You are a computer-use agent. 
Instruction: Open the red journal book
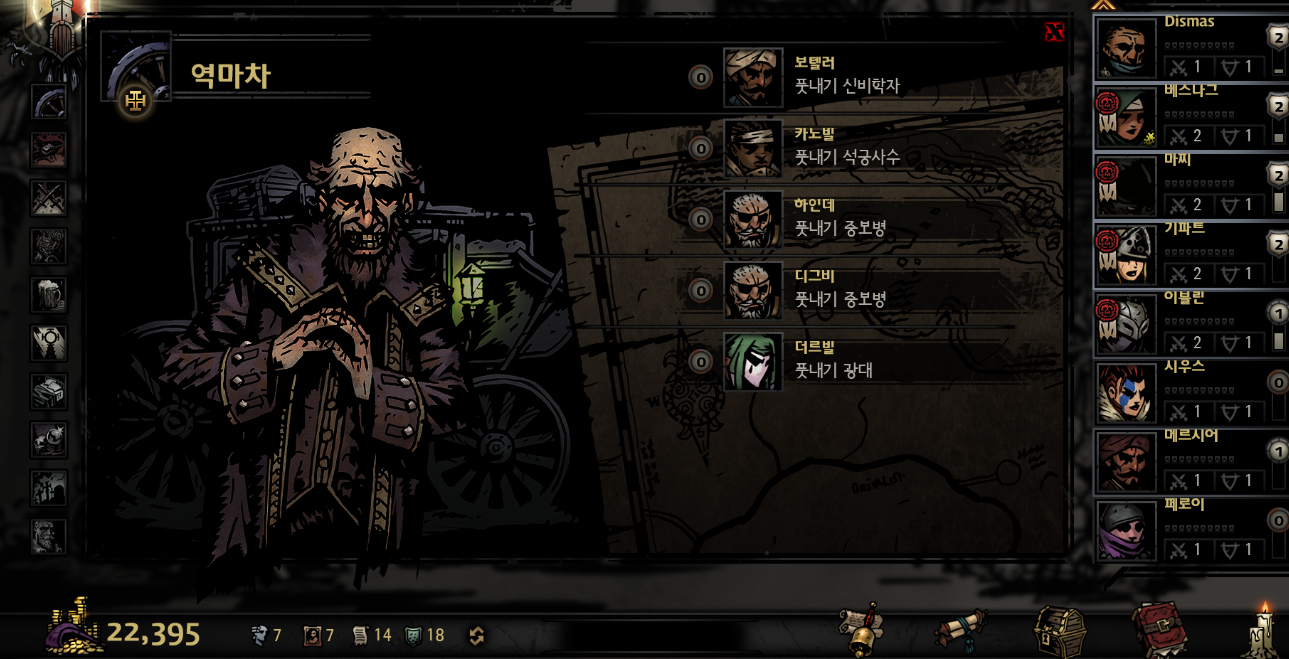[1158, 629]
